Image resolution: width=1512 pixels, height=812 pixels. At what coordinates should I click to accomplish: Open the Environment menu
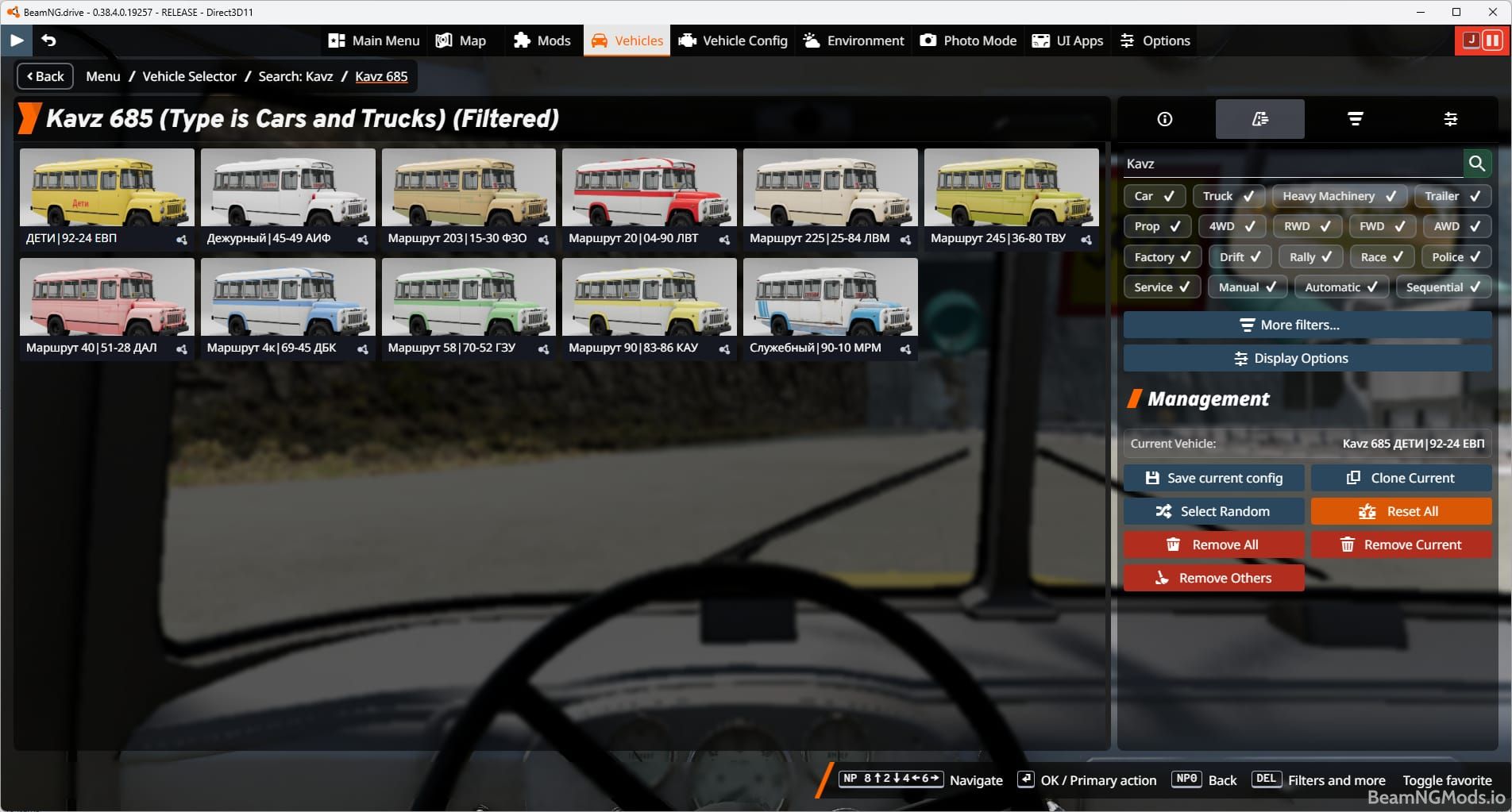(x=853, y=40)
